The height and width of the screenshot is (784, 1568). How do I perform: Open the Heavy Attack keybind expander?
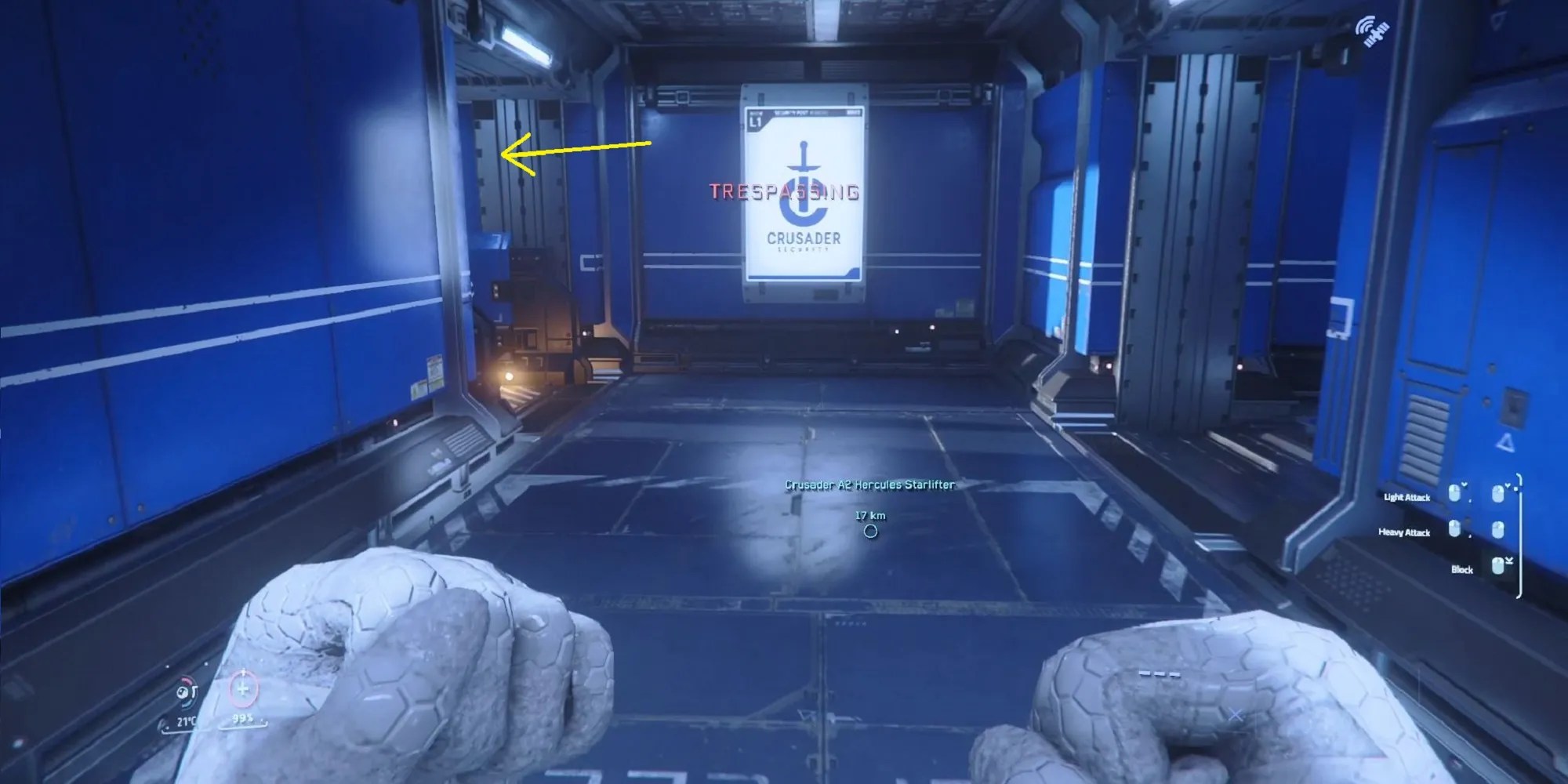tap(1498, 530)
